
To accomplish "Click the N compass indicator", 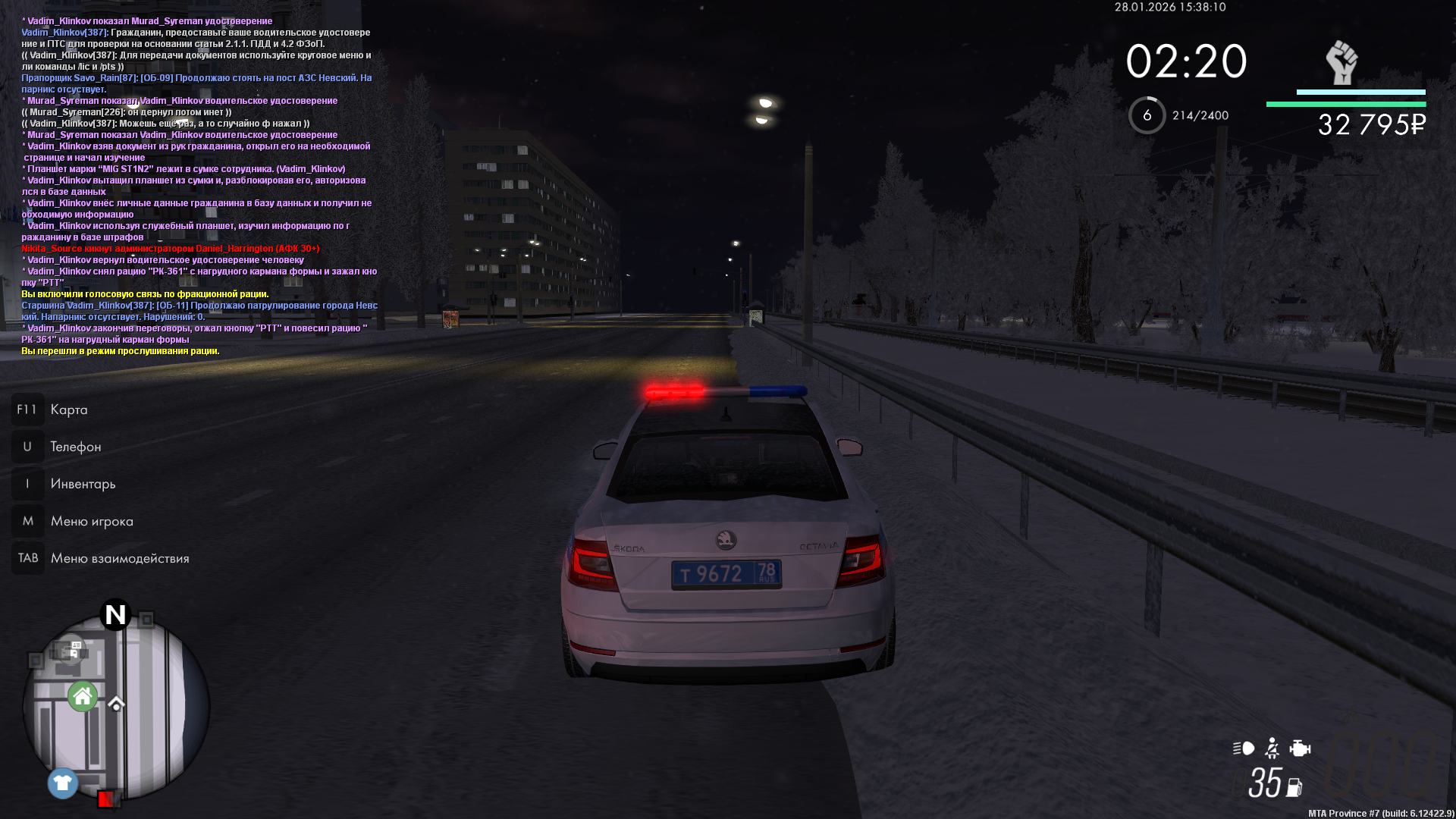I will 115,614.
